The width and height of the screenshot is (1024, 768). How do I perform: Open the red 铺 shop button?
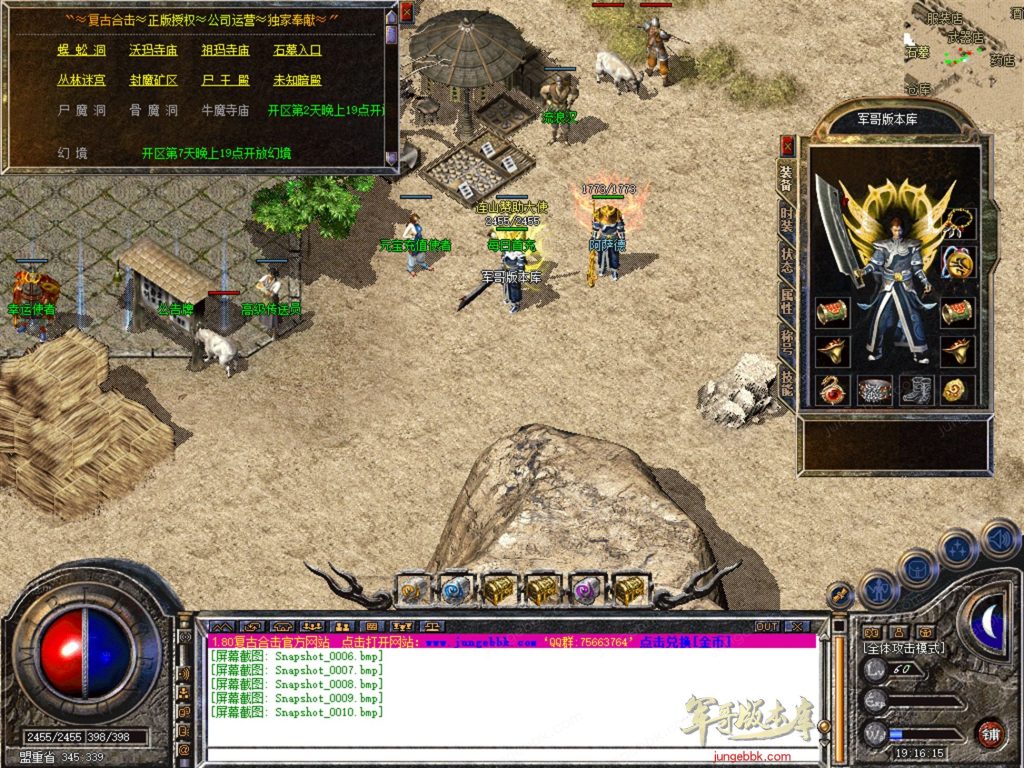990,733
